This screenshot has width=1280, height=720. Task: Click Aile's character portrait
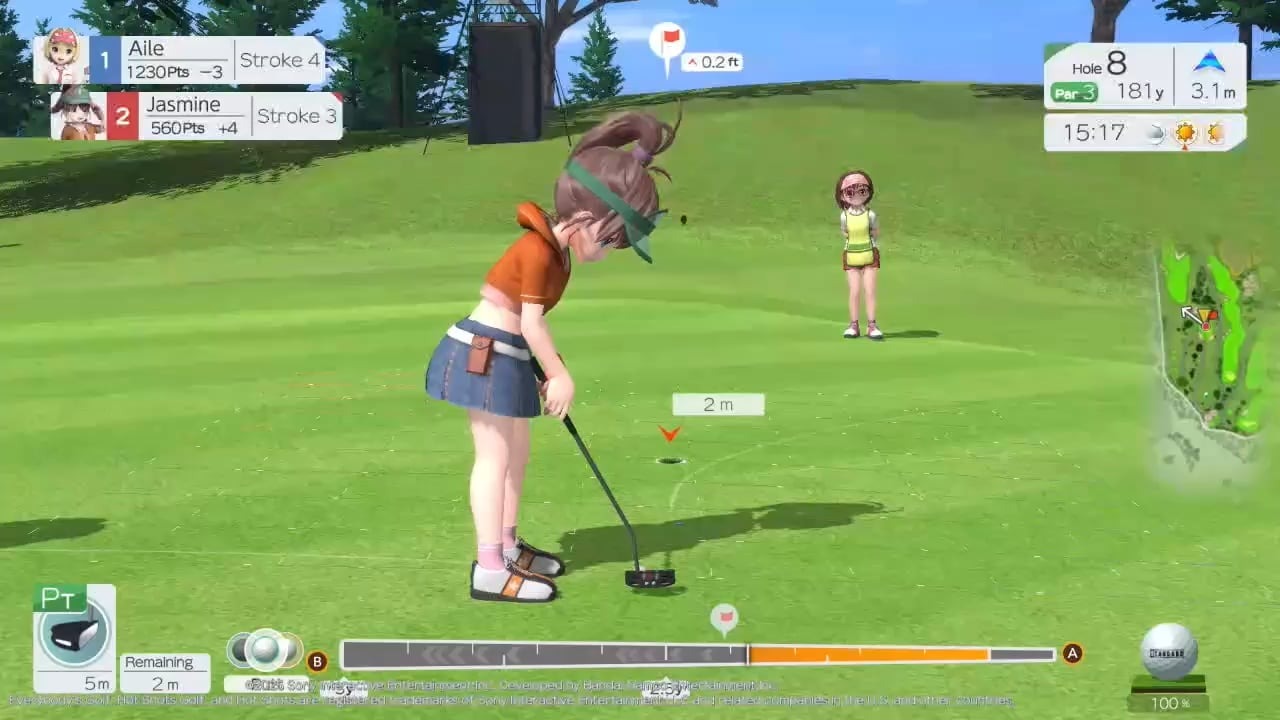click(x=62, y=57)
